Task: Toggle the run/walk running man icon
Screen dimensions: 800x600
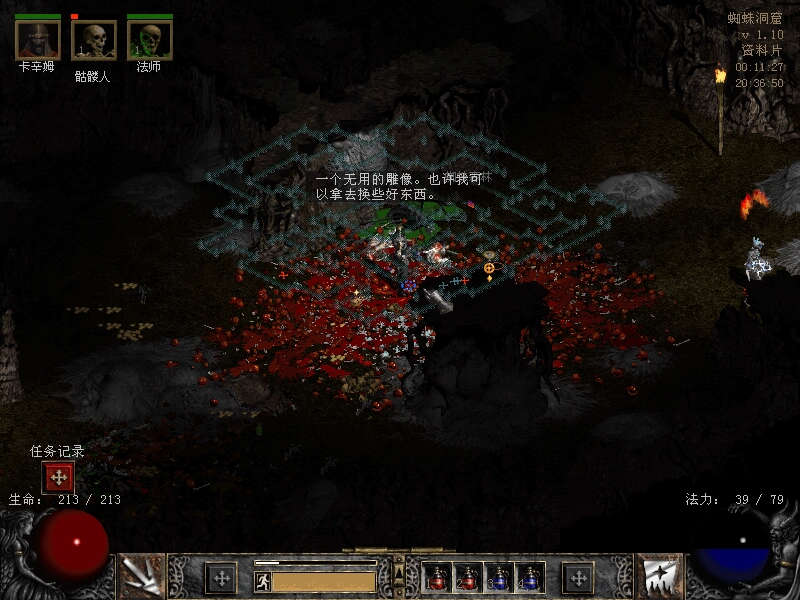Action: [262, 581]
